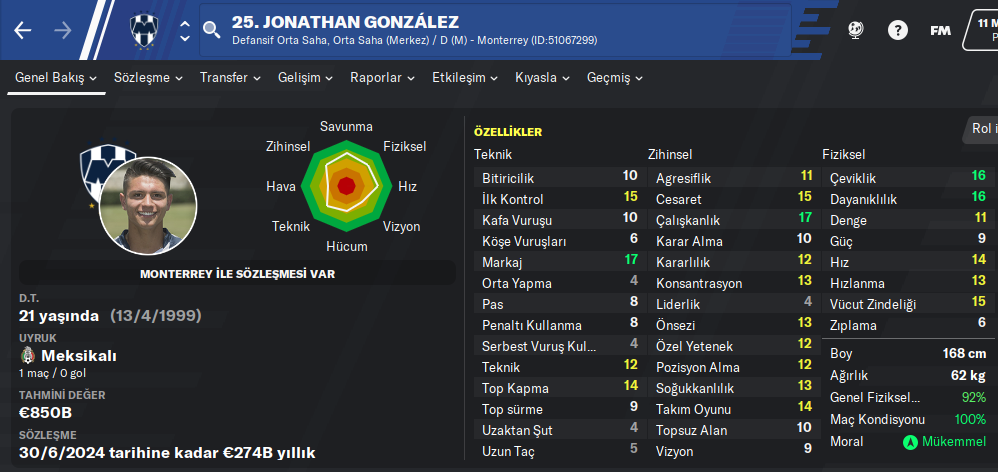Go back with the left arrow

point(23,30)
